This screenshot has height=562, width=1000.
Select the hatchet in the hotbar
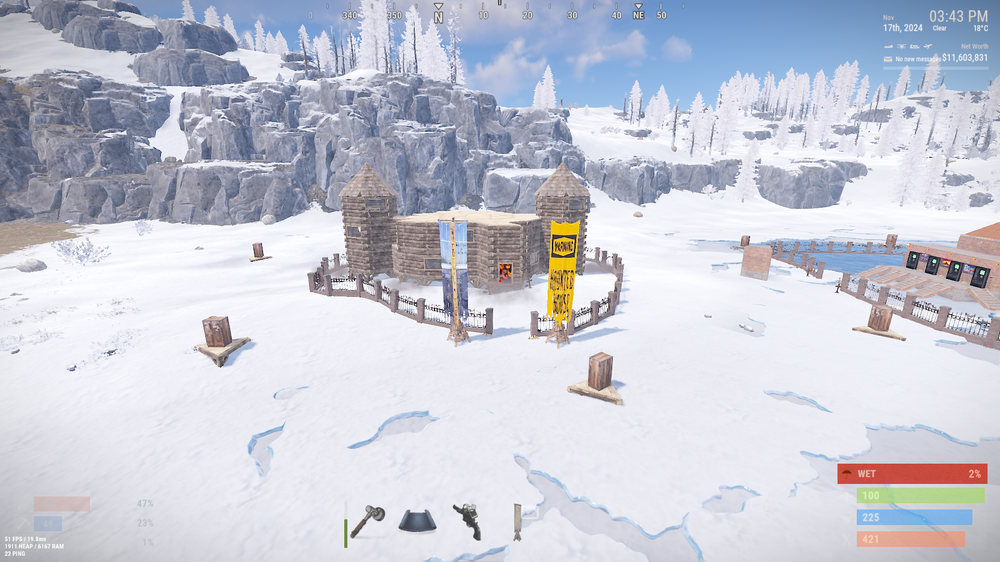pos(367,522)
